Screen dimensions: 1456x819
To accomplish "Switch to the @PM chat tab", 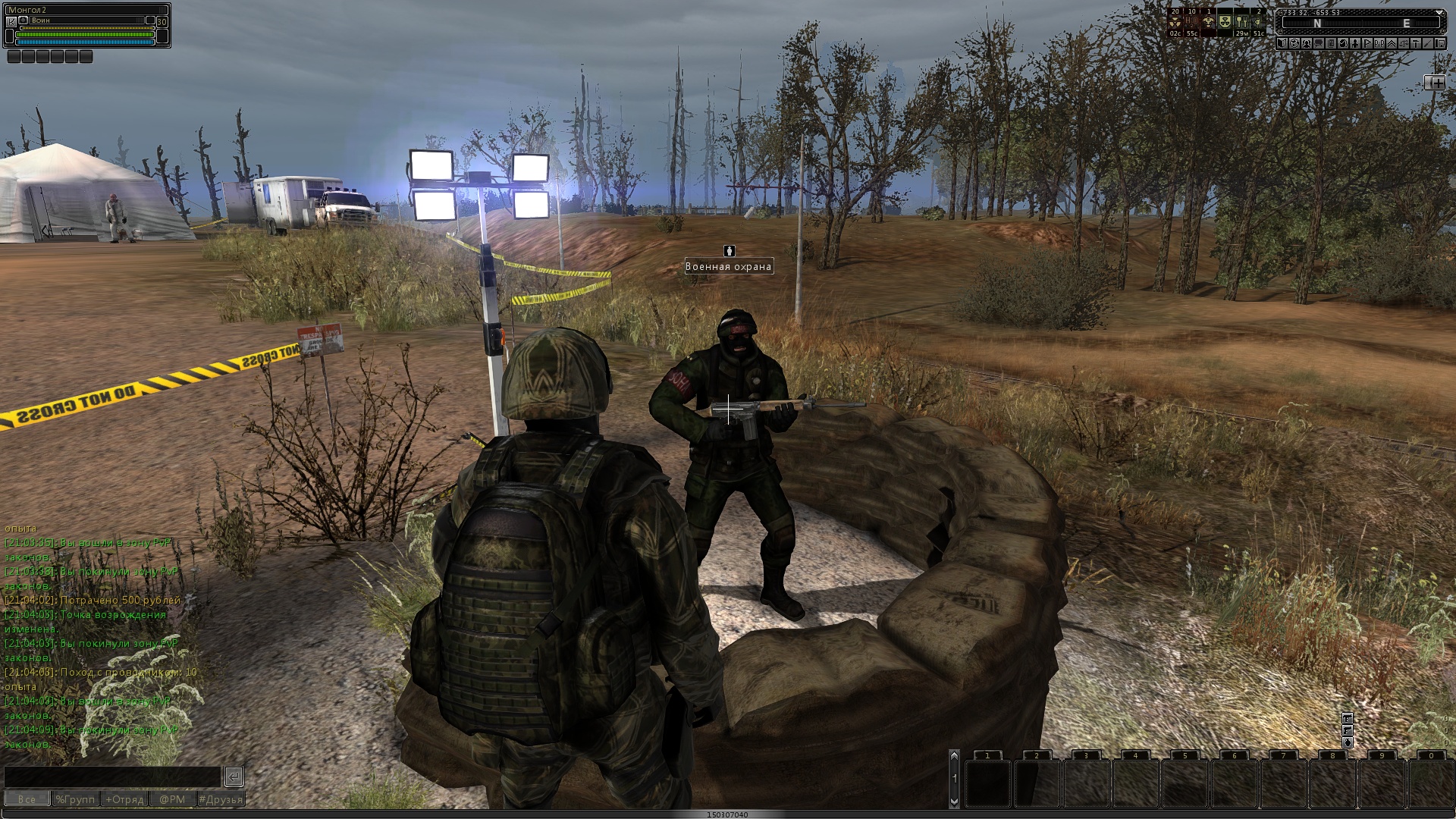I will click(x=172, y=799).
